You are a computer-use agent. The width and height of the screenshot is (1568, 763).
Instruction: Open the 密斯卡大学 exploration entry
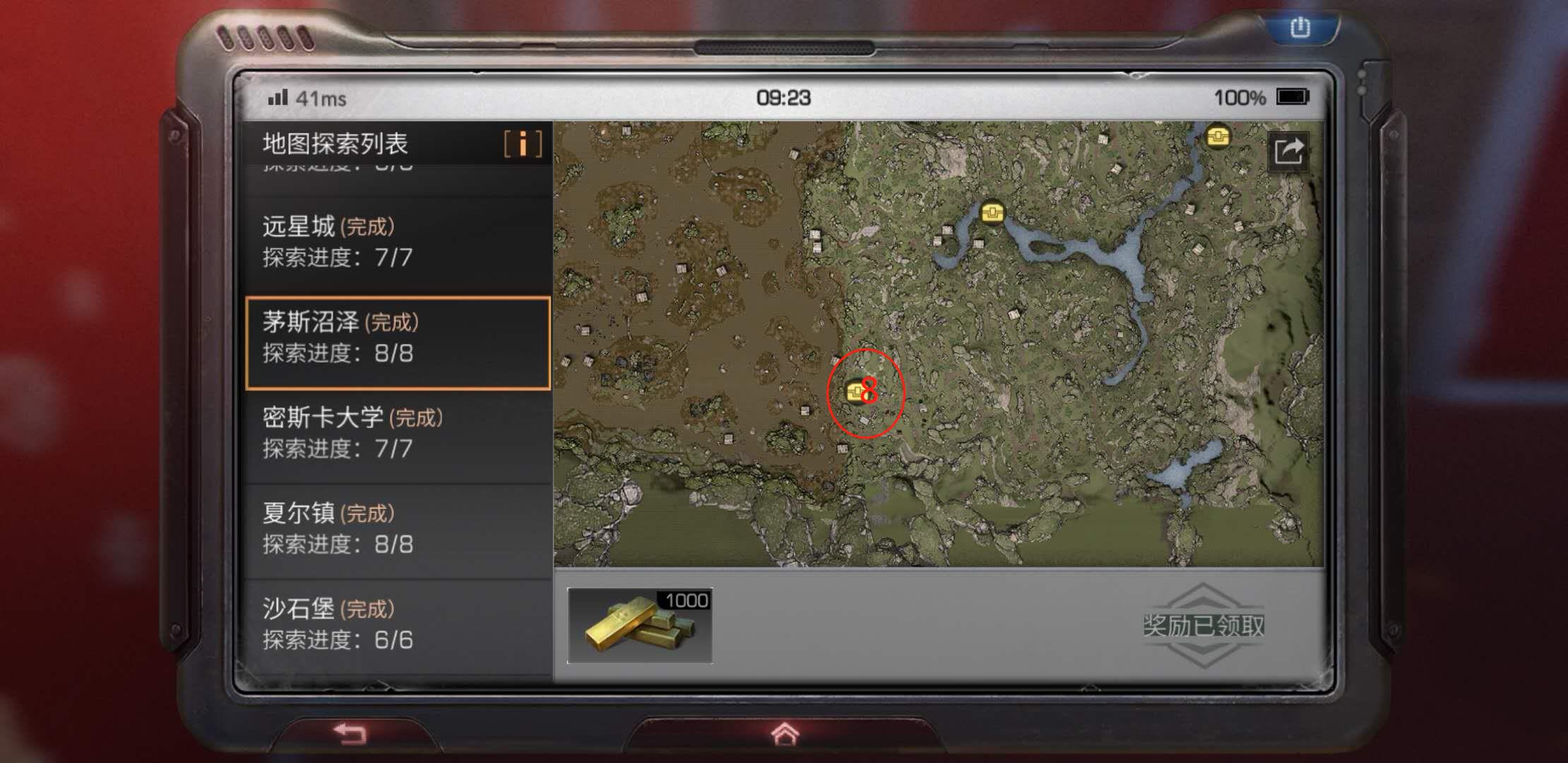[397, 433]
